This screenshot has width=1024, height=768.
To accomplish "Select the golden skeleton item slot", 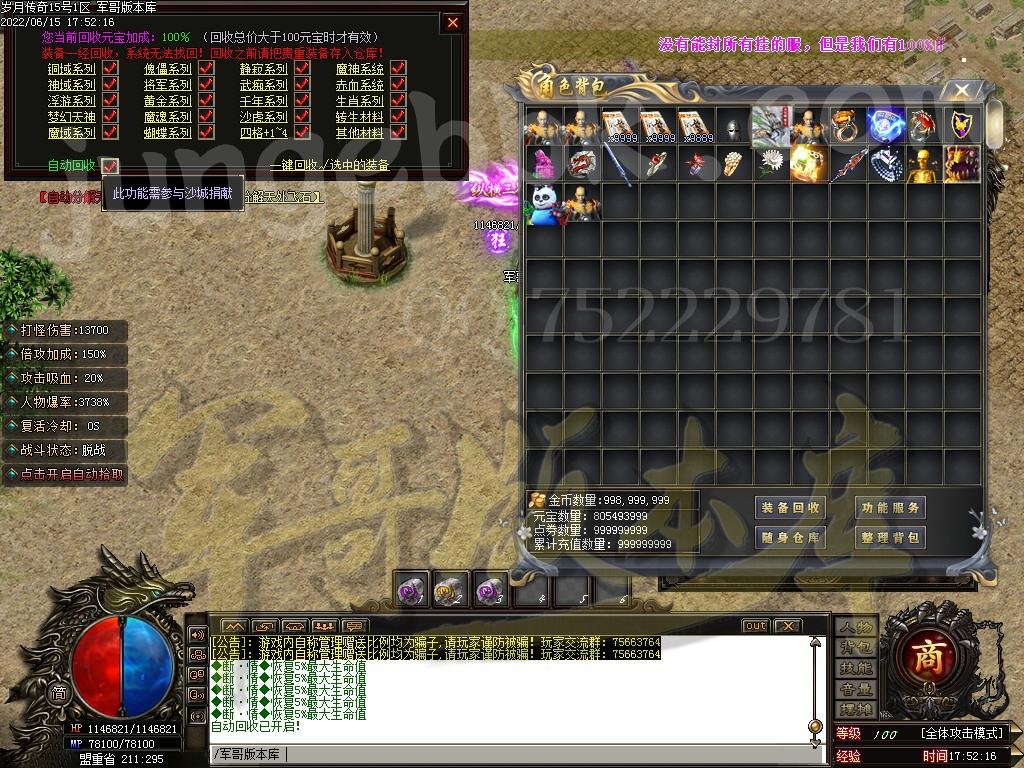I will tap(923, 164).
